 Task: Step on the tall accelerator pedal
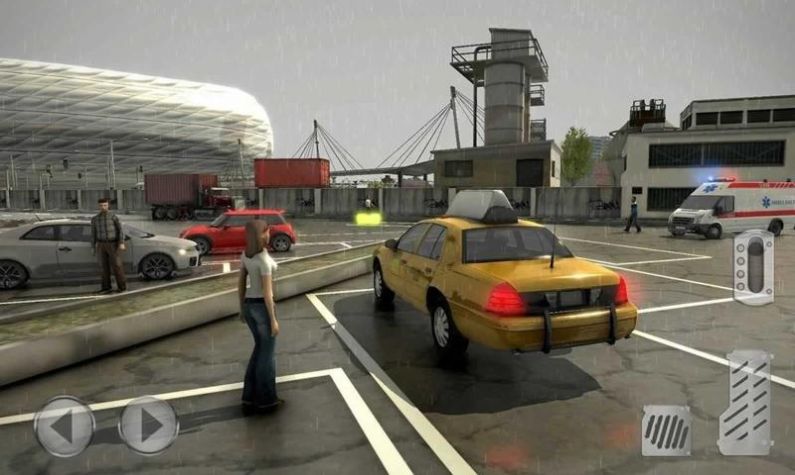point(745,403)
